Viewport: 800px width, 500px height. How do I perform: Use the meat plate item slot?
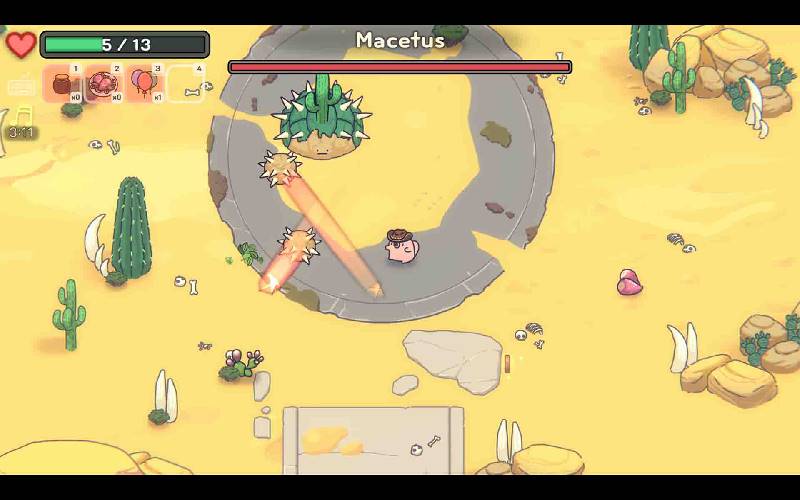(x=103, y=84)
